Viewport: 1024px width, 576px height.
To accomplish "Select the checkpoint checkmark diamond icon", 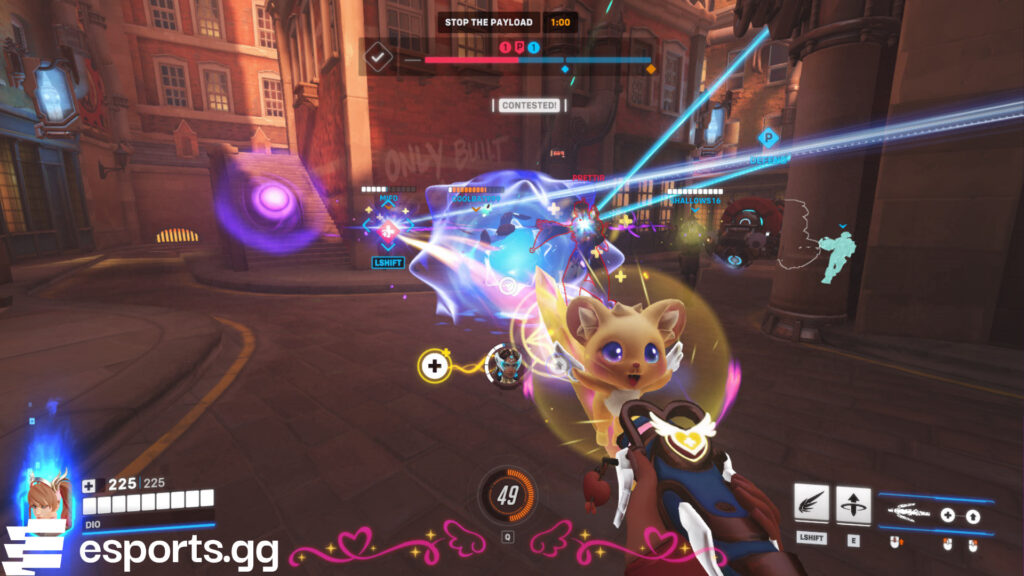I will [x=379, y=59].
